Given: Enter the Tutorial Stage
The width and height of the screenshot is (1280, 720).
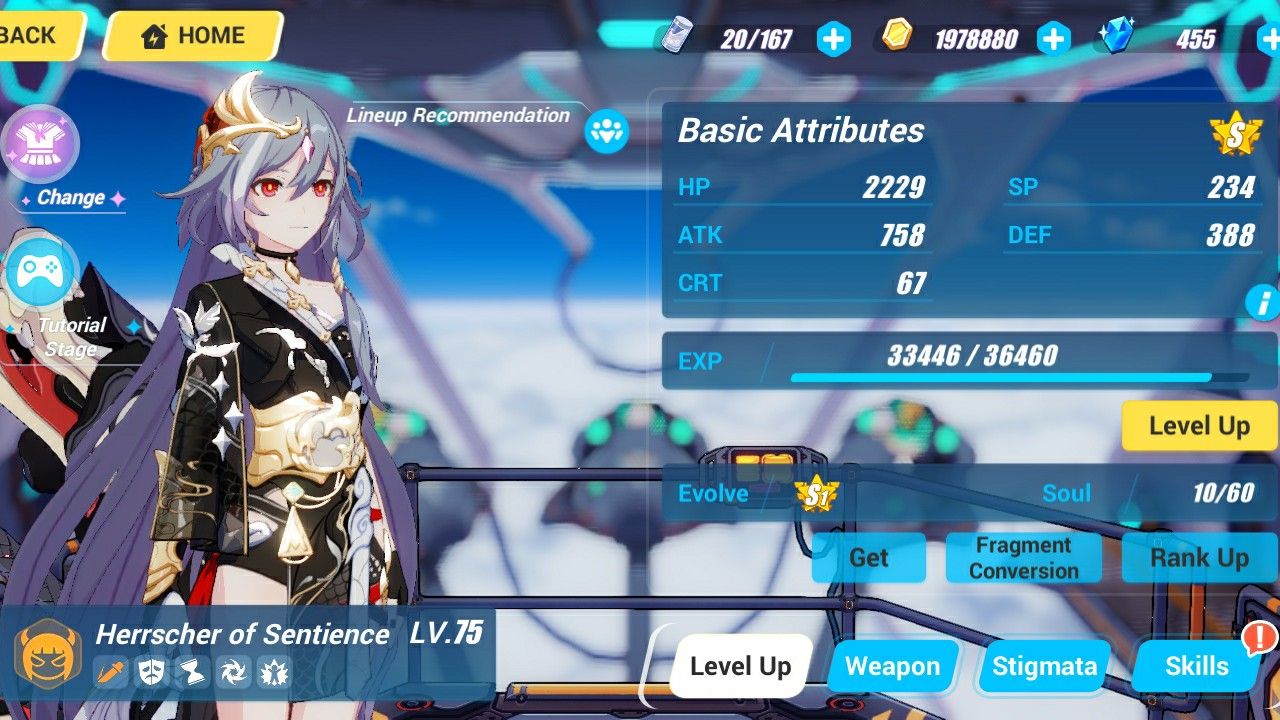Looking at the screenshot, I should coord(42,272).
